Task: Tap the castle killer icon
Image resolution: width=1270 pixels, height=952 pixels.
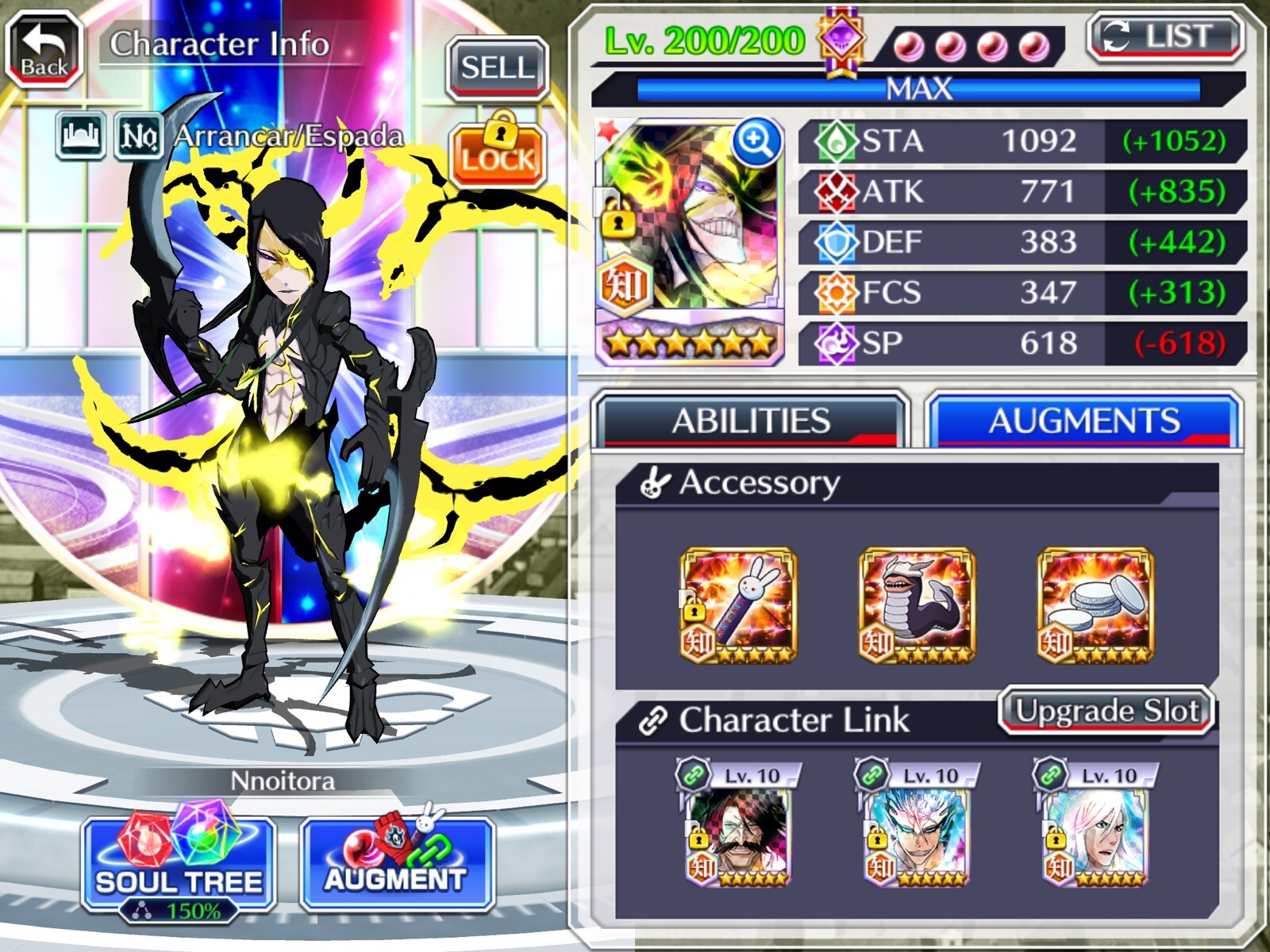Action: 81,136
